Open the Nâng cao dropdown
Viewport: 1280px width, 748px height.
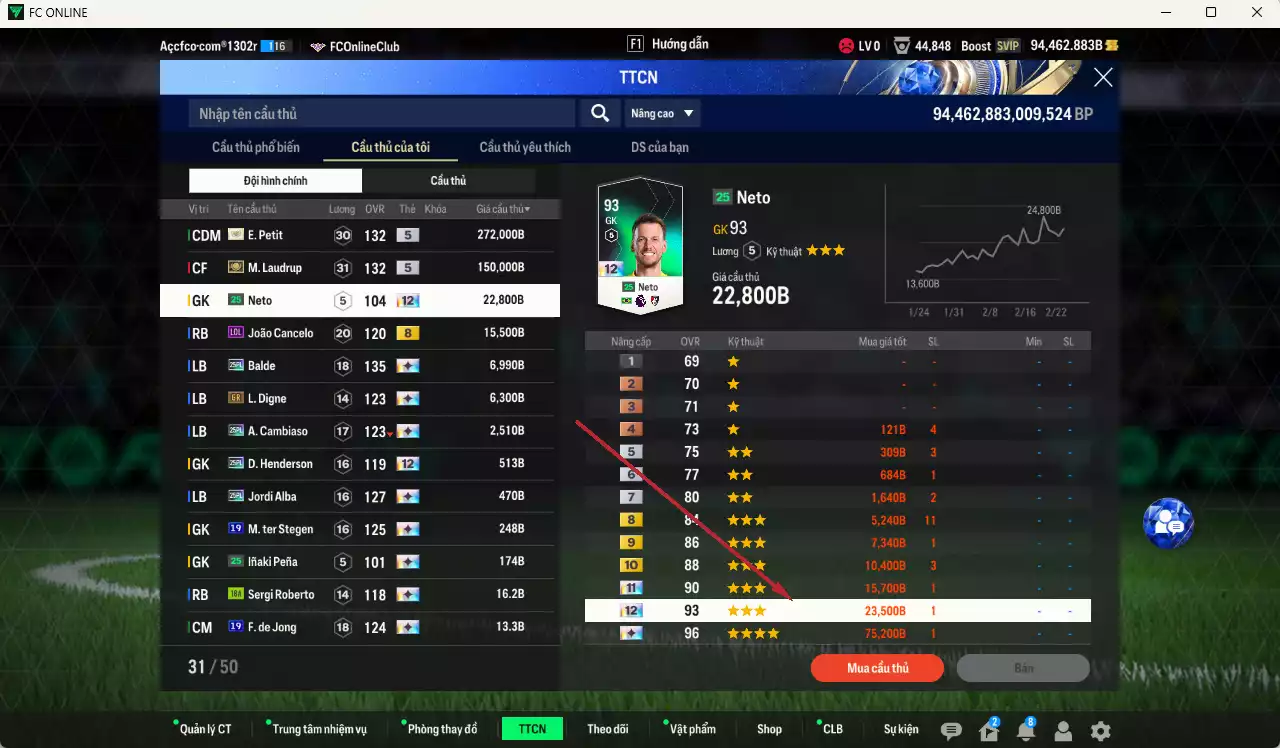coord(662,113)
